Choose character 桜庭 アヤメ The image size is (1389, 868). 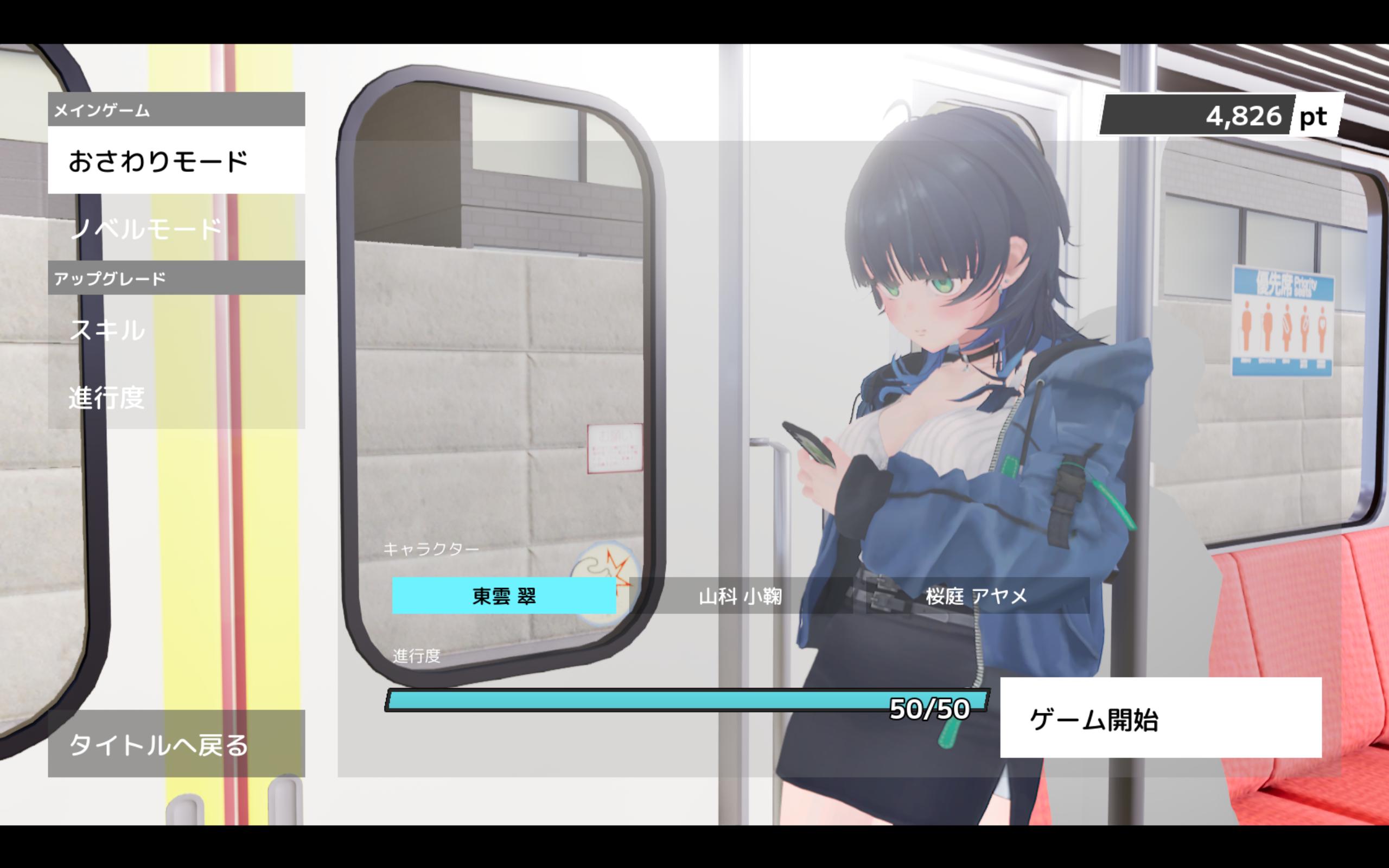pyautogui.click(x=977, y=596)
